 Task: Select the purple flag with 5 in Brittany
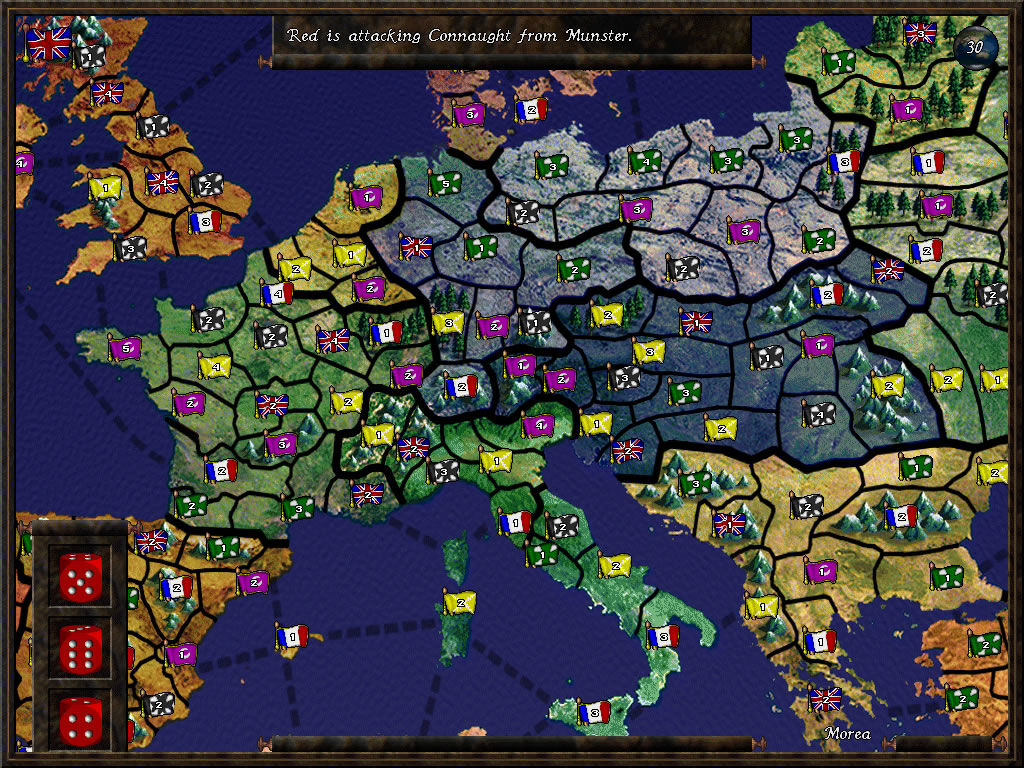pos(125,348)
